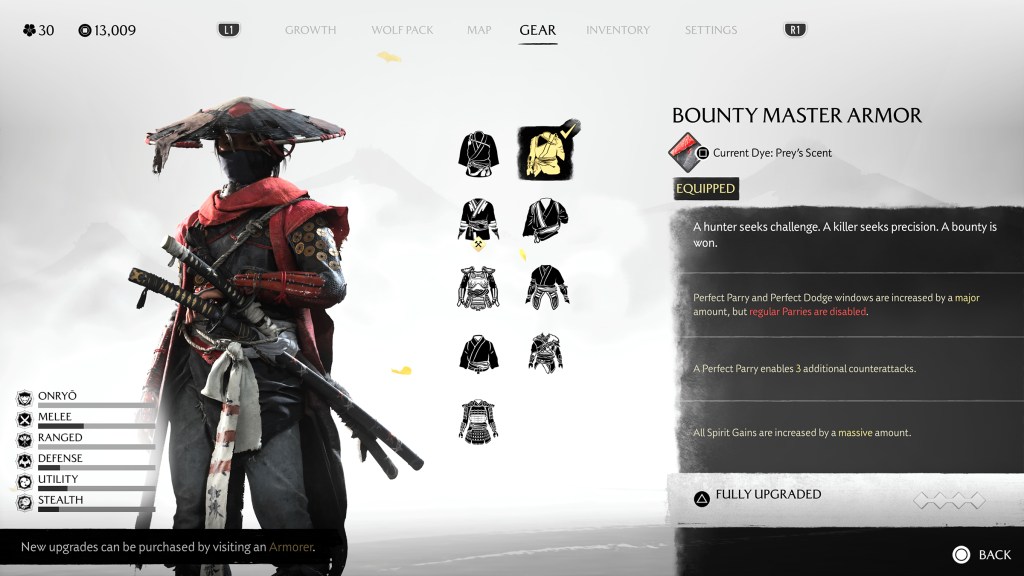The image size is (1024, 576).
Task: Click the Back button
Action: tap(982, 554)
